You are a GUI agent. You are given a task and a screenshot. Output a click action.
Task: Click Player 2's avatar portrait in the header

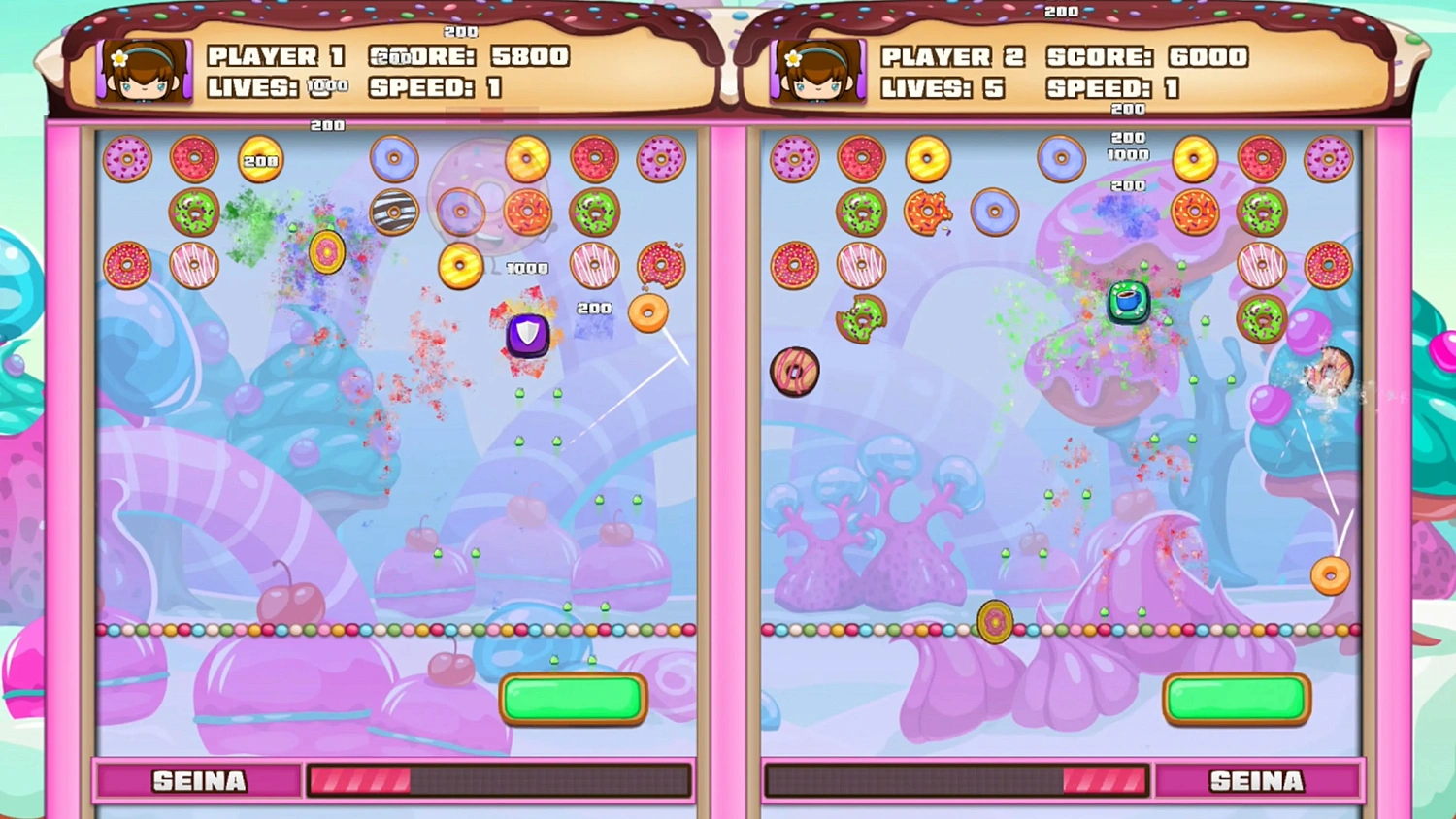coord(817,73)
